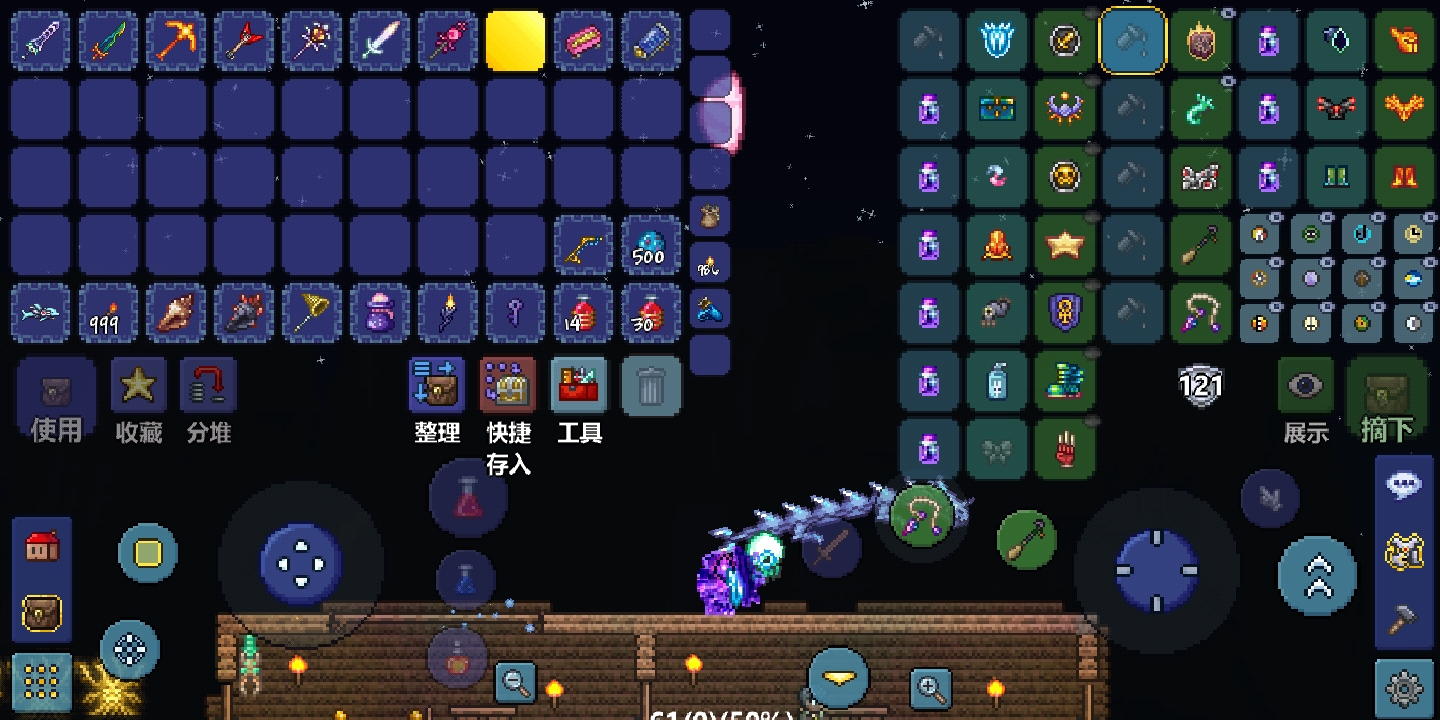Click the gold star accessory slot
This screenshot has width=1440, height=720.
click(x=1065, y=245)
